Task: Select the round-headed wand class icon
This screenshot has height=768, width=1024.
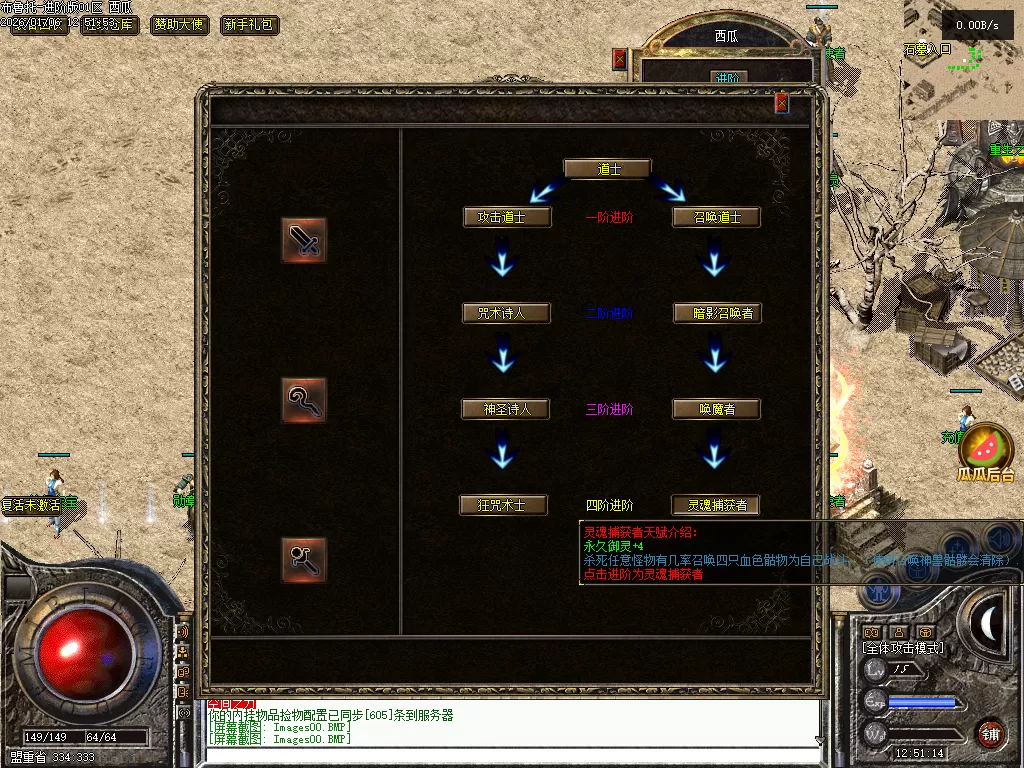Action: (304, 559)
